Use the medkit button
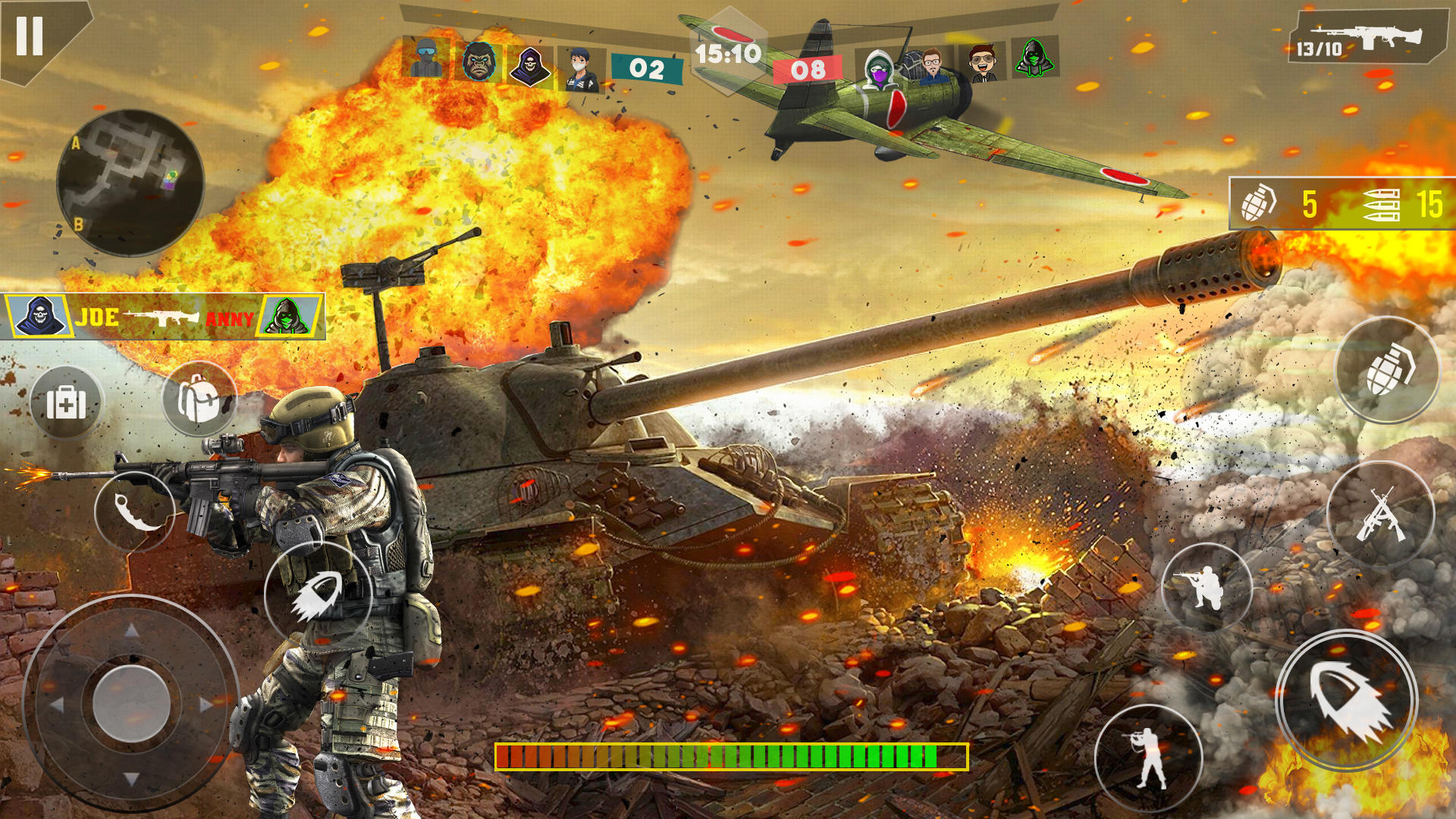Image resolution: width=1456 pixels, height=819 pixels. tap(66, 403)
